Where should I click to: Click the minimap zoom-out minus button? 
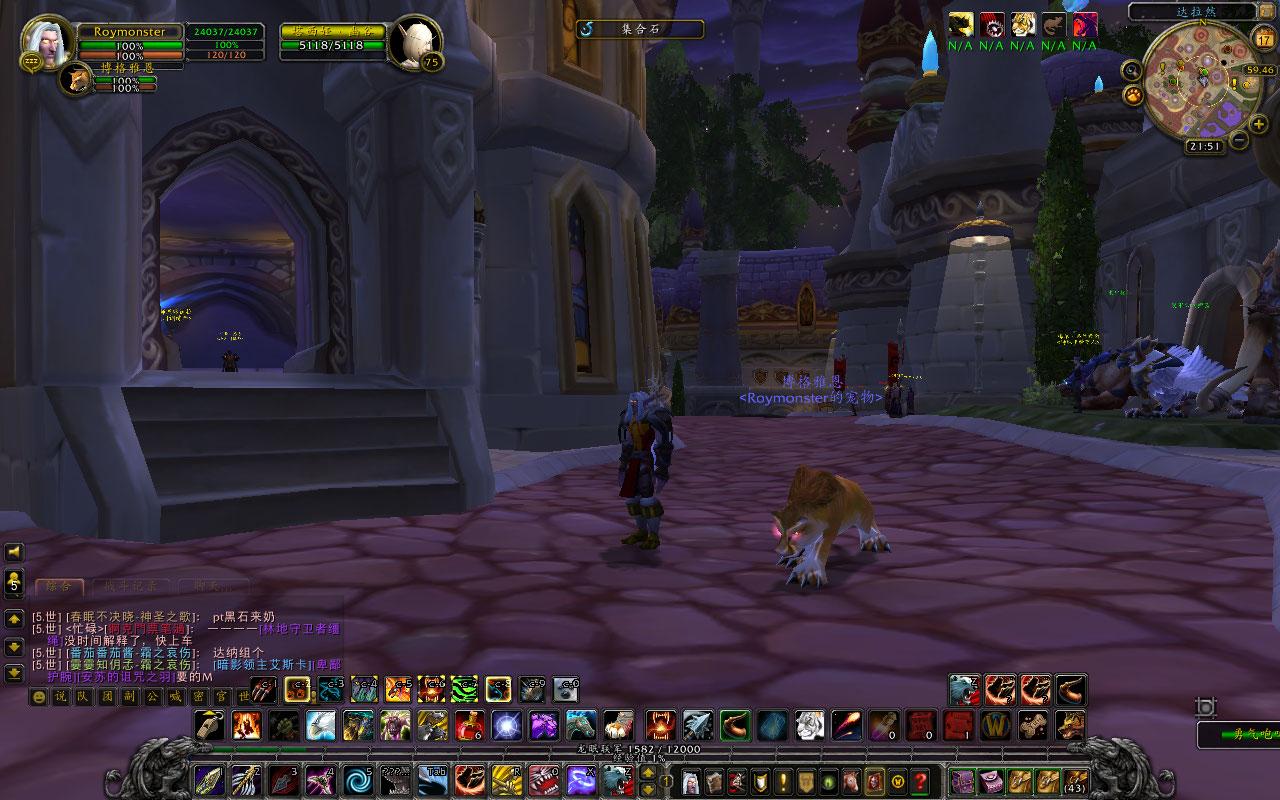click(x=1239, y=140)
